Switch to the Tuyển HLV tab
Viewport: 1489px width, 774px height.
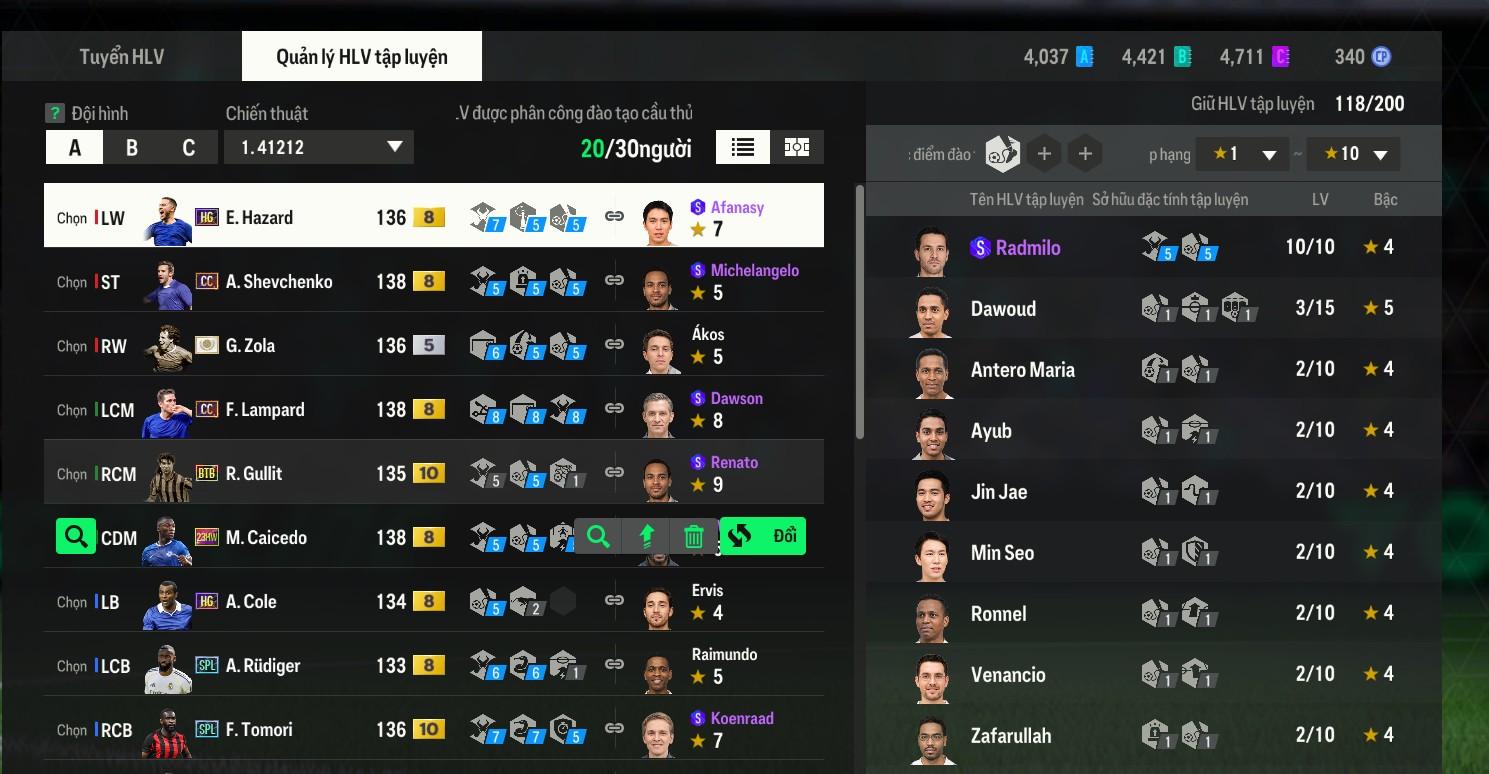[x=122, y=57]
